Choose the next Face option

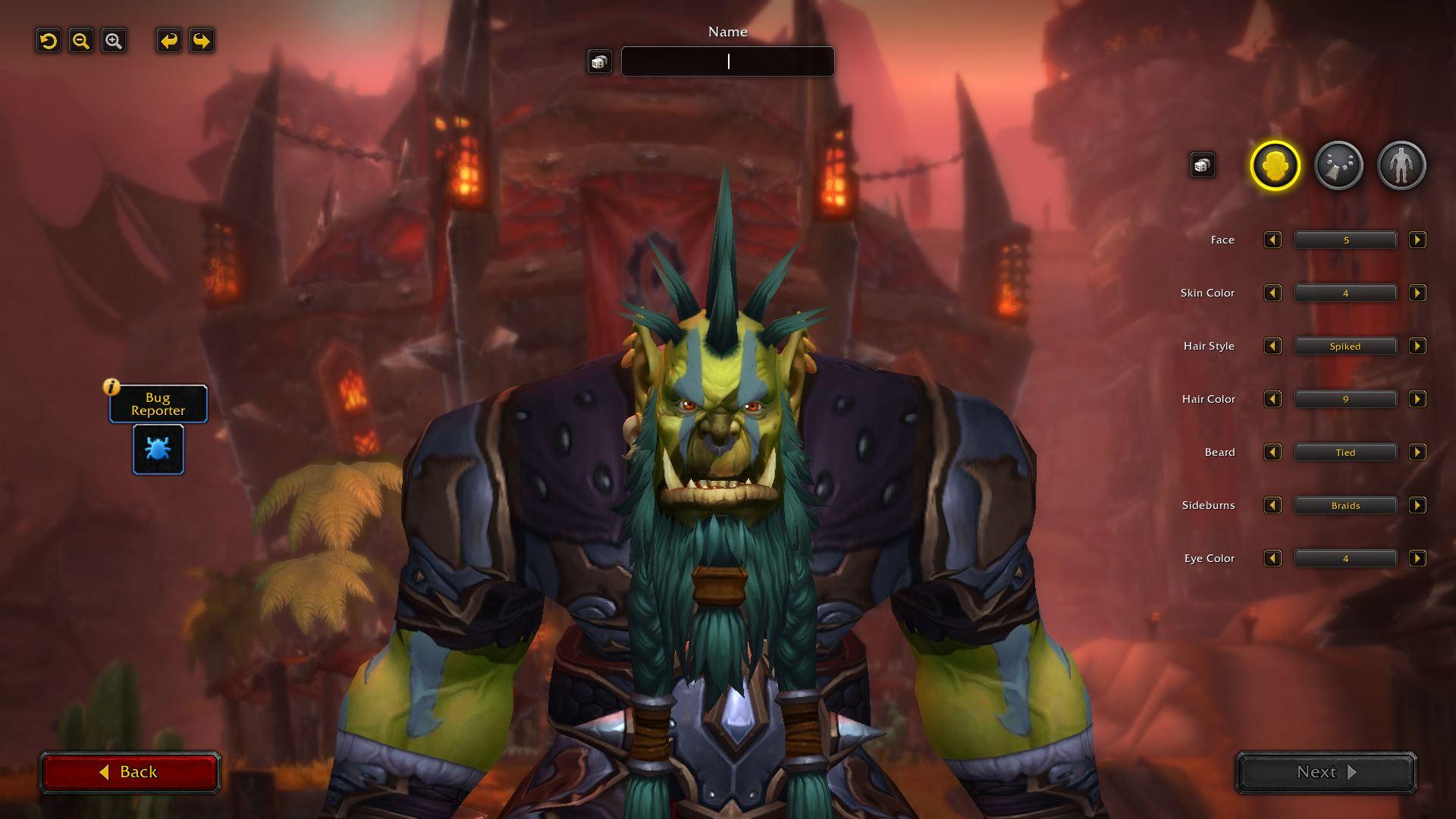tap(1417, 240)
